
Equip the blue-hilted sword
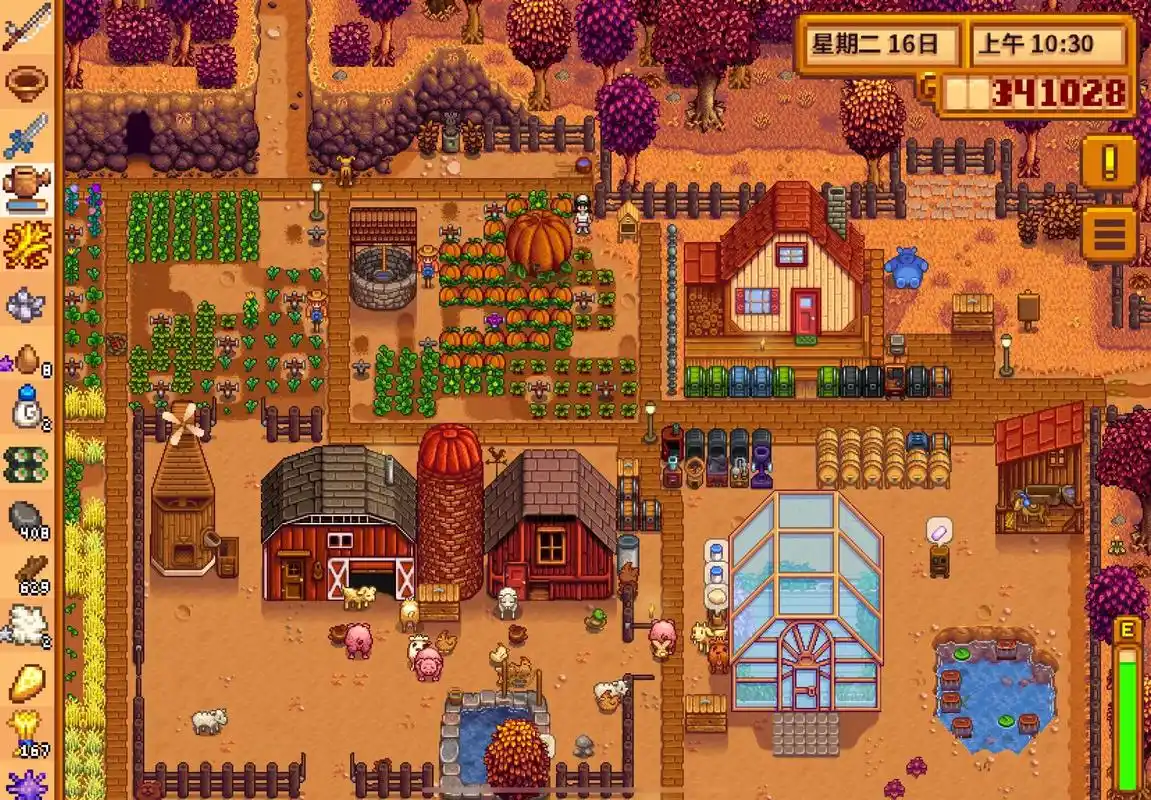click(26, 136)
